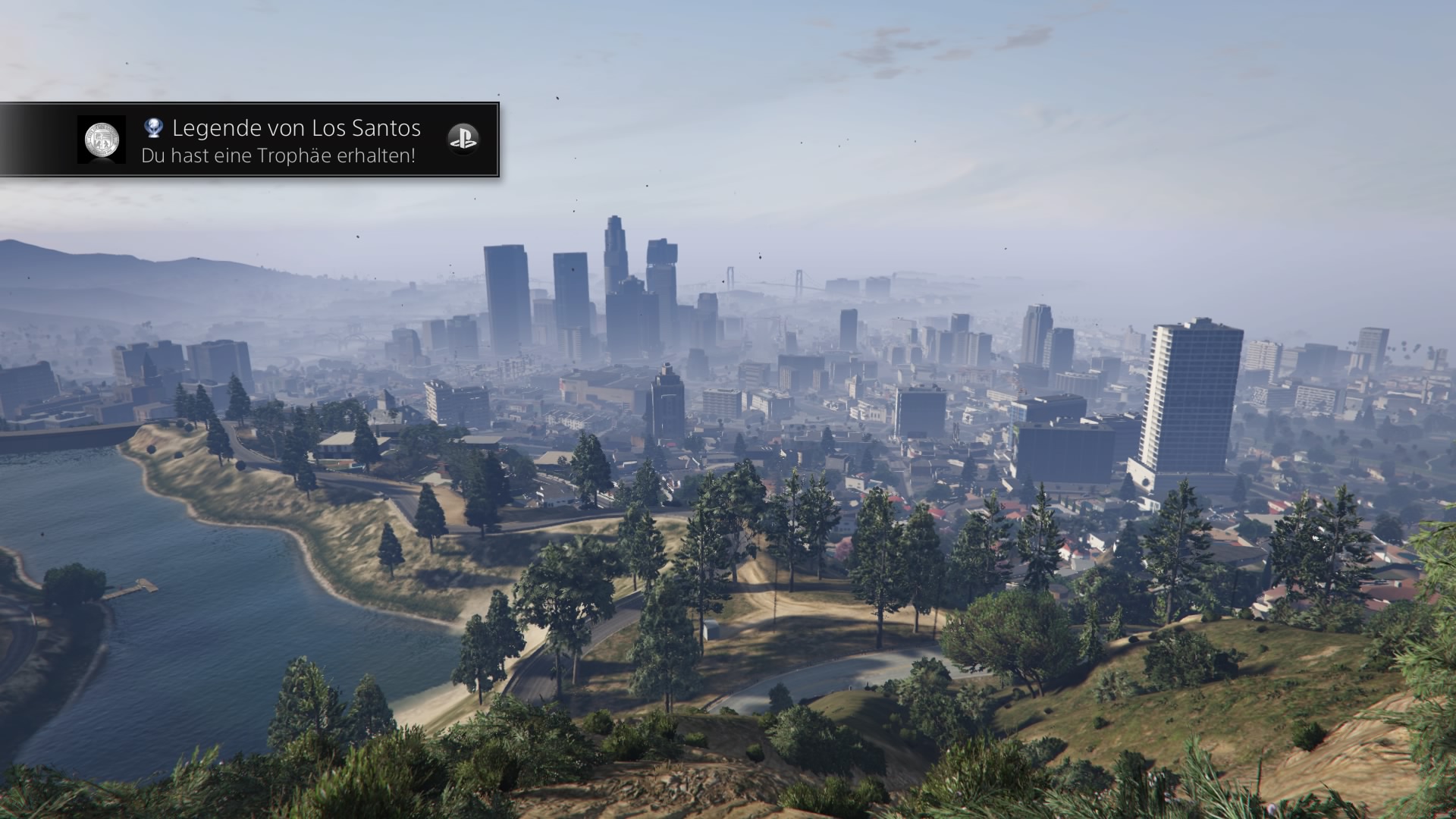1456x819 pixels.
Task: Open the Legende von Los Santos trophy notification
Action: coord(296,140)
